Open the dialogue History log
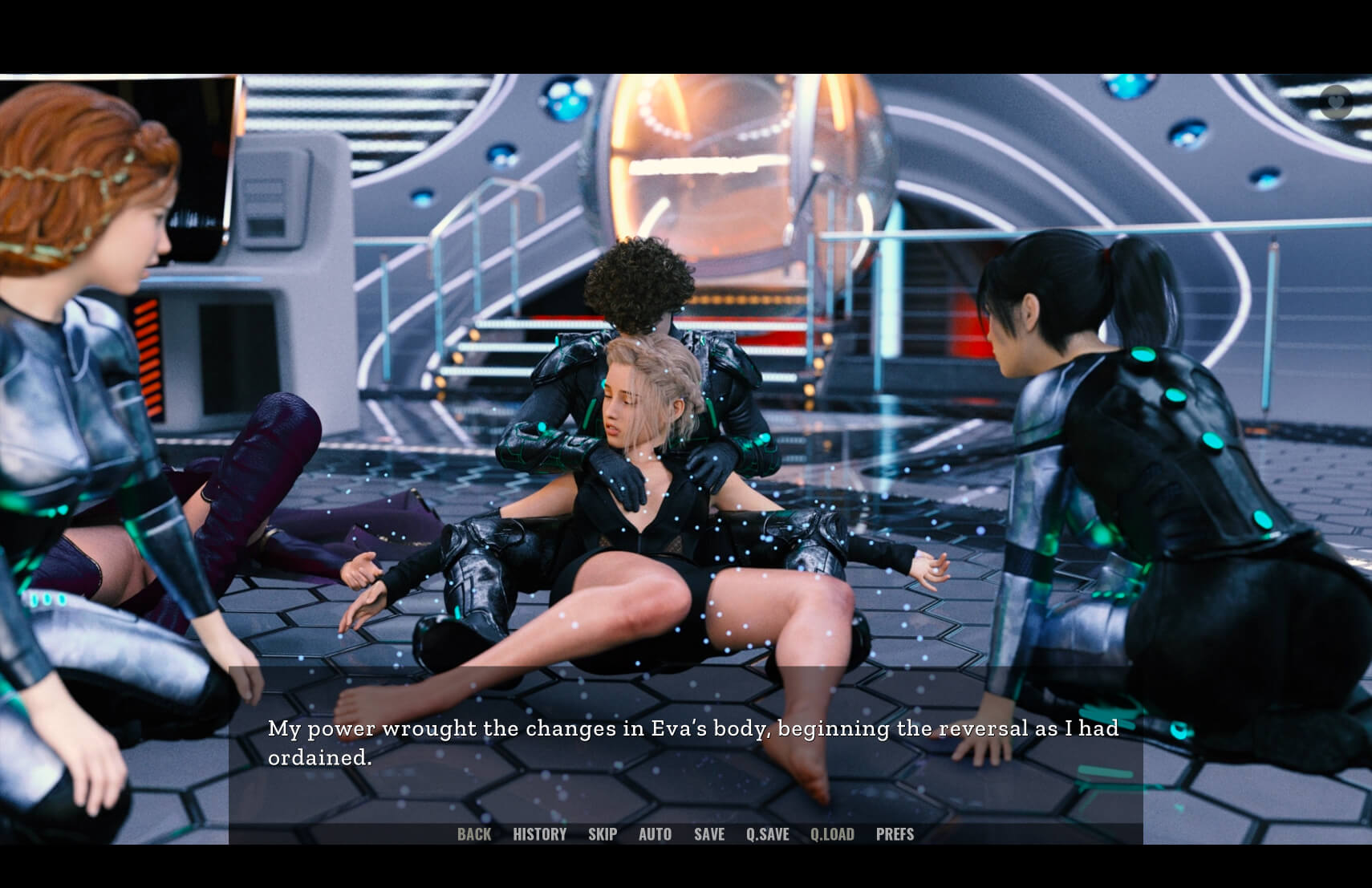Viewport: 1372px width, 888px height. tap(539, 834)
